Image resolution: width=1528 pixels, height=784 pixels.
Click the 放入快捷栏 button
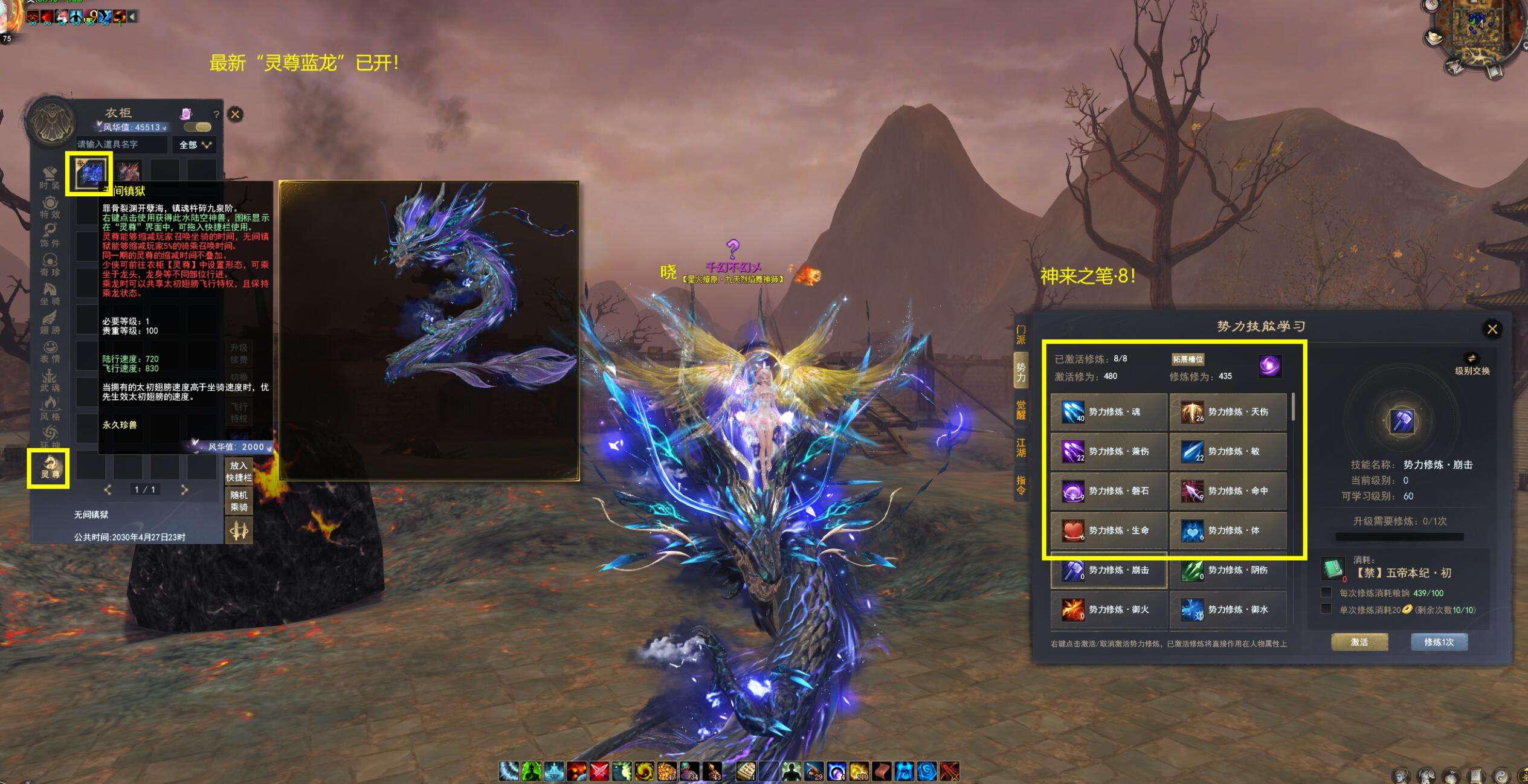(x=239, y=471)
